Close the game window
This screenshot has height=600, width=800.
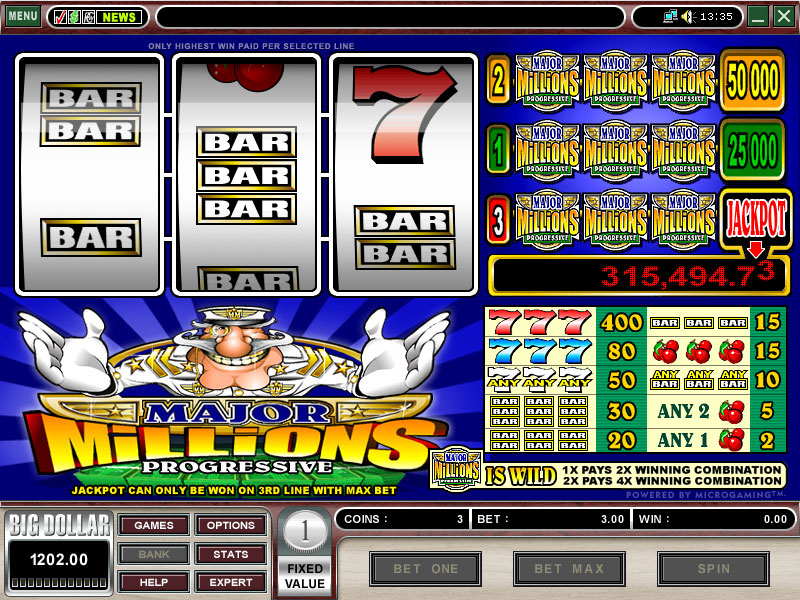[x=783, y=16]
